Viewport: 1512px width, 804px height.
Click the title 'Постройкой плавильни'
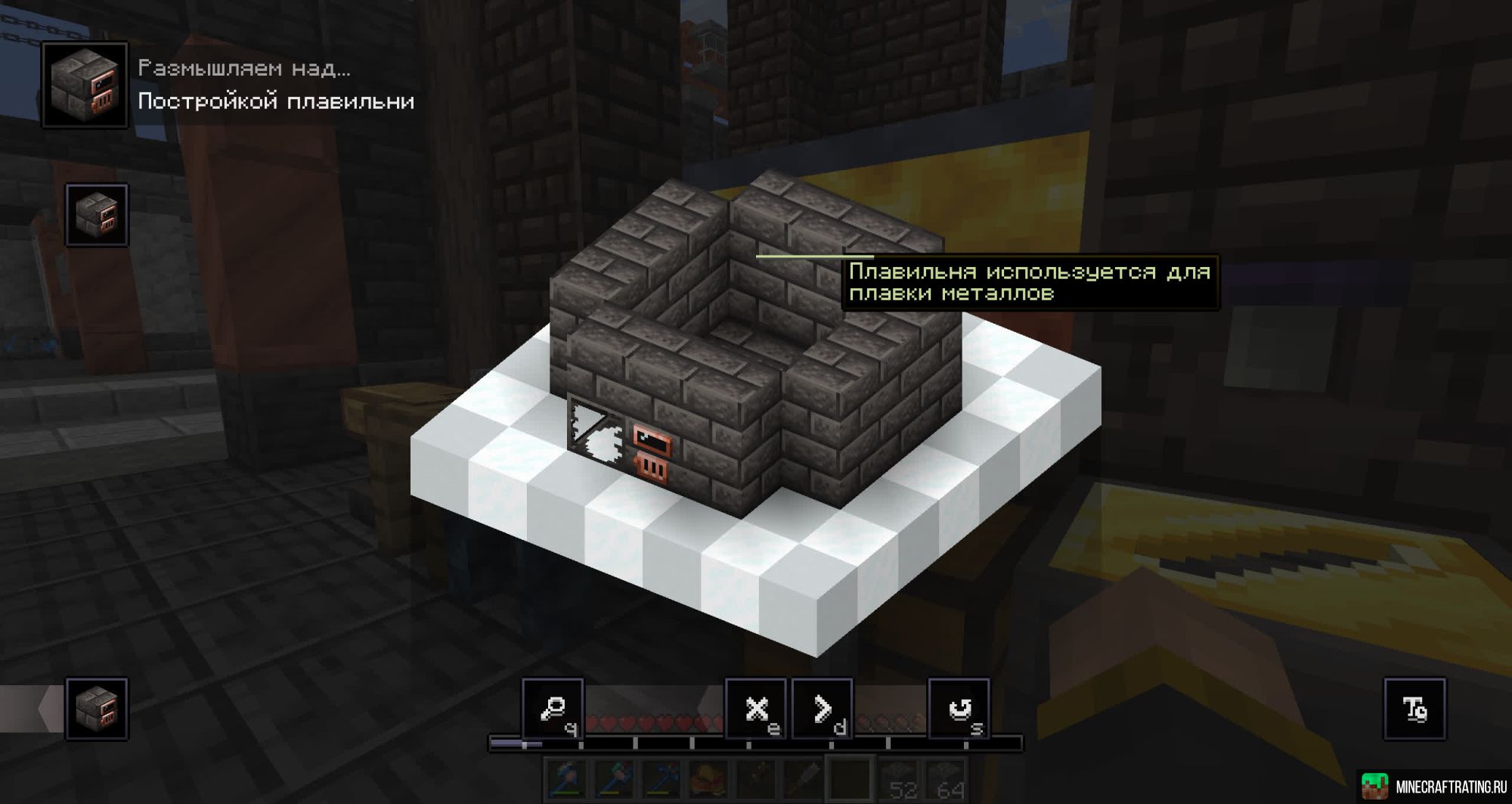(x=276, y=101)
